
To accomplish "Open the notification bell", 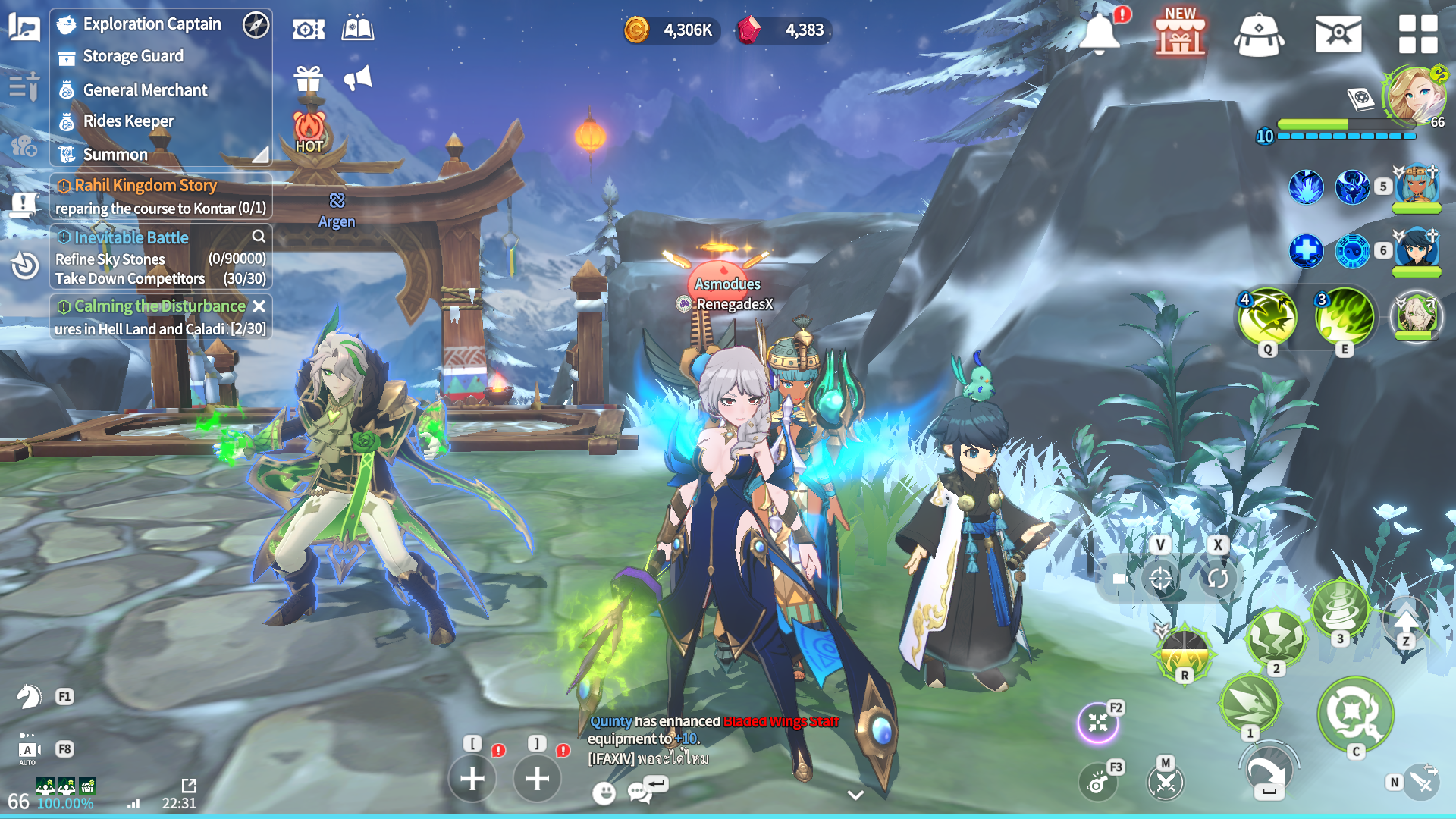I will tap(1099, 34).
